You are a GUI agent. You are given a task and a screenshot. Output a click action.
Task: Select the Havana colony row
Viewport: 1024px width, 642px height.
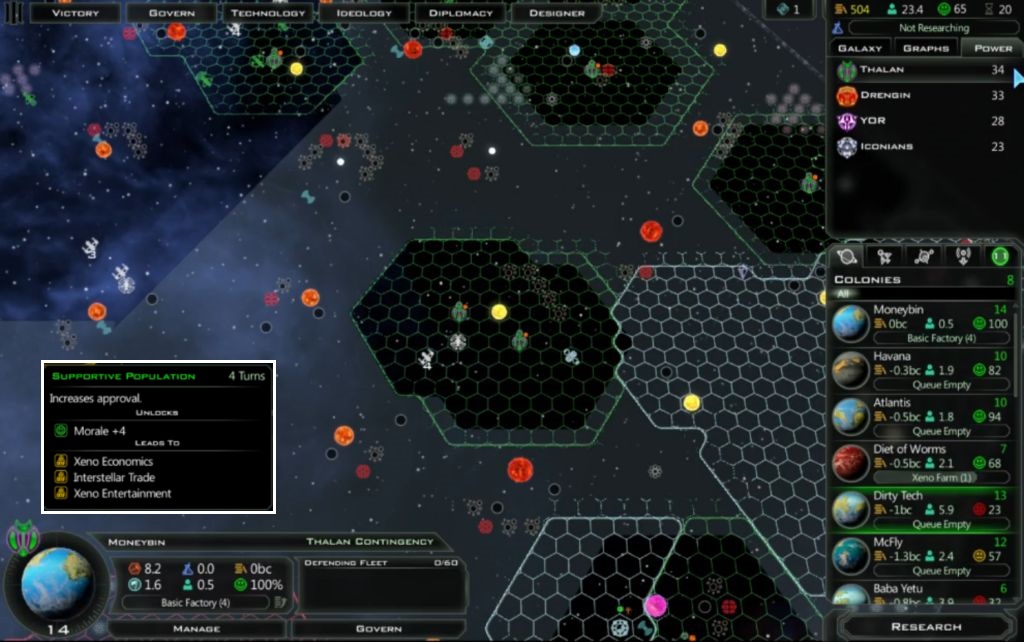[x=922, y=370]
